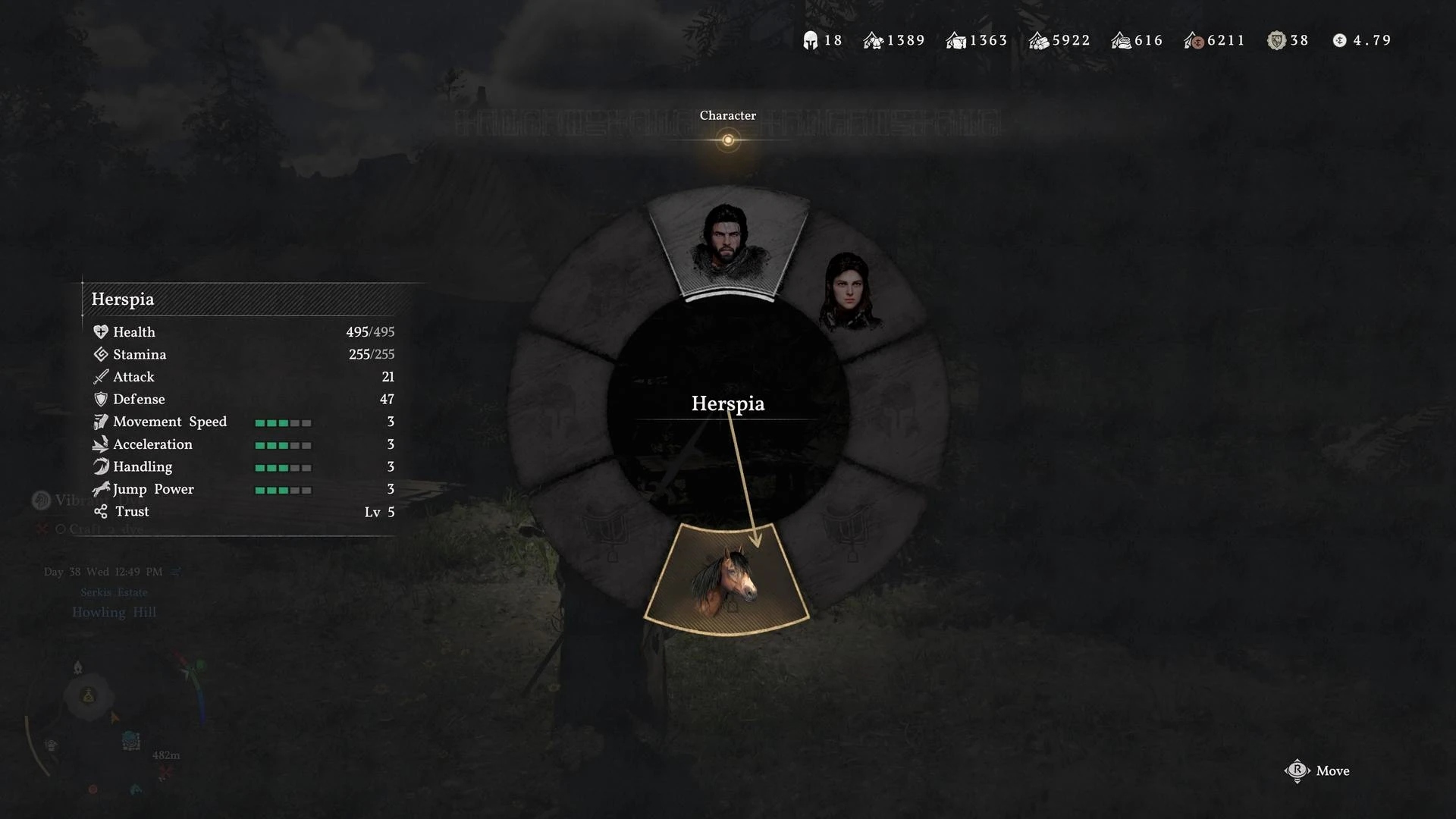1456x819 pixels.
Task: Select the bearded man character portrait
Action: pos(726,241)
